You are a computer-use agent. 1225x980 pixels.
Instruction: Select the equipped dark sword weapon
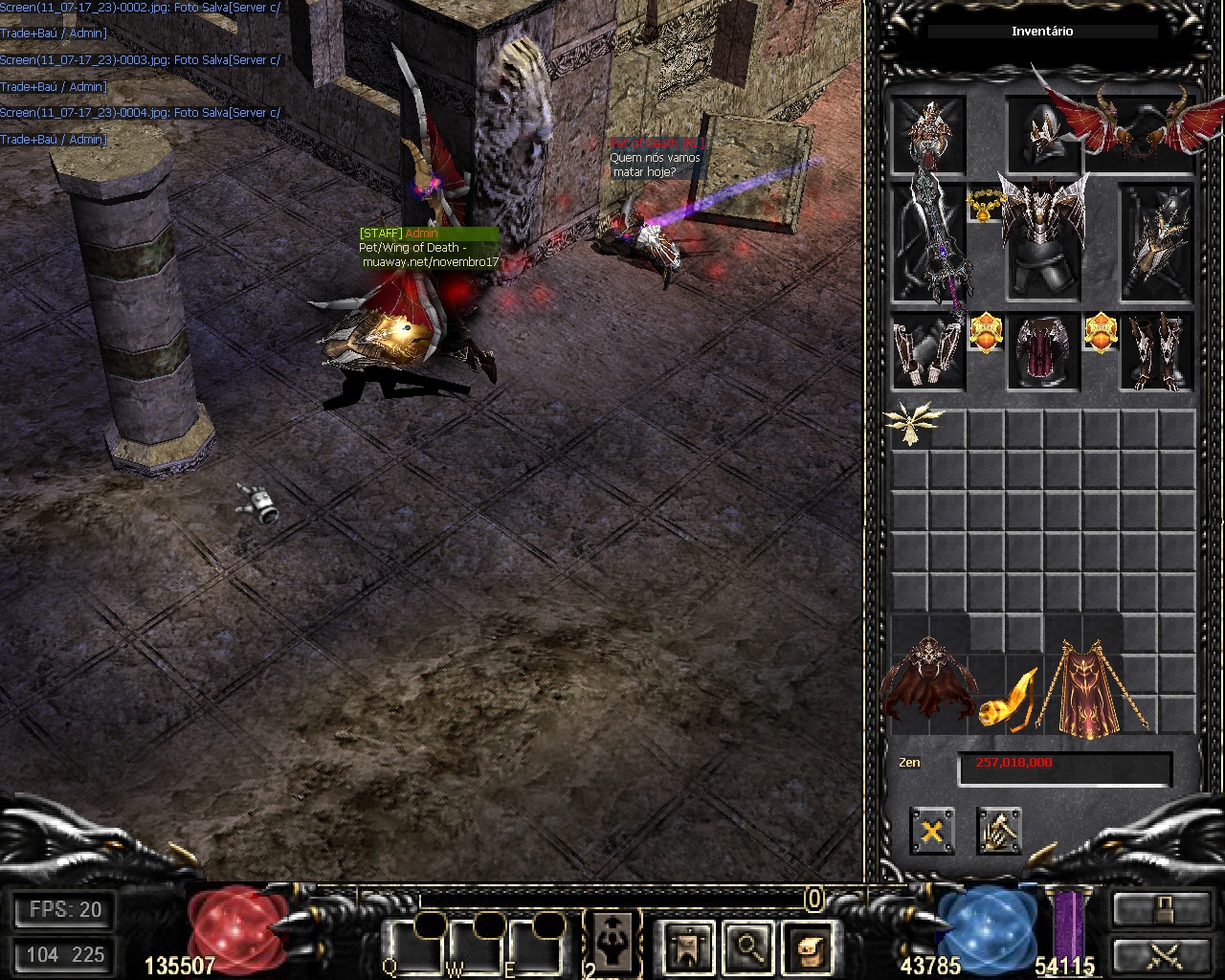point(928,244)
